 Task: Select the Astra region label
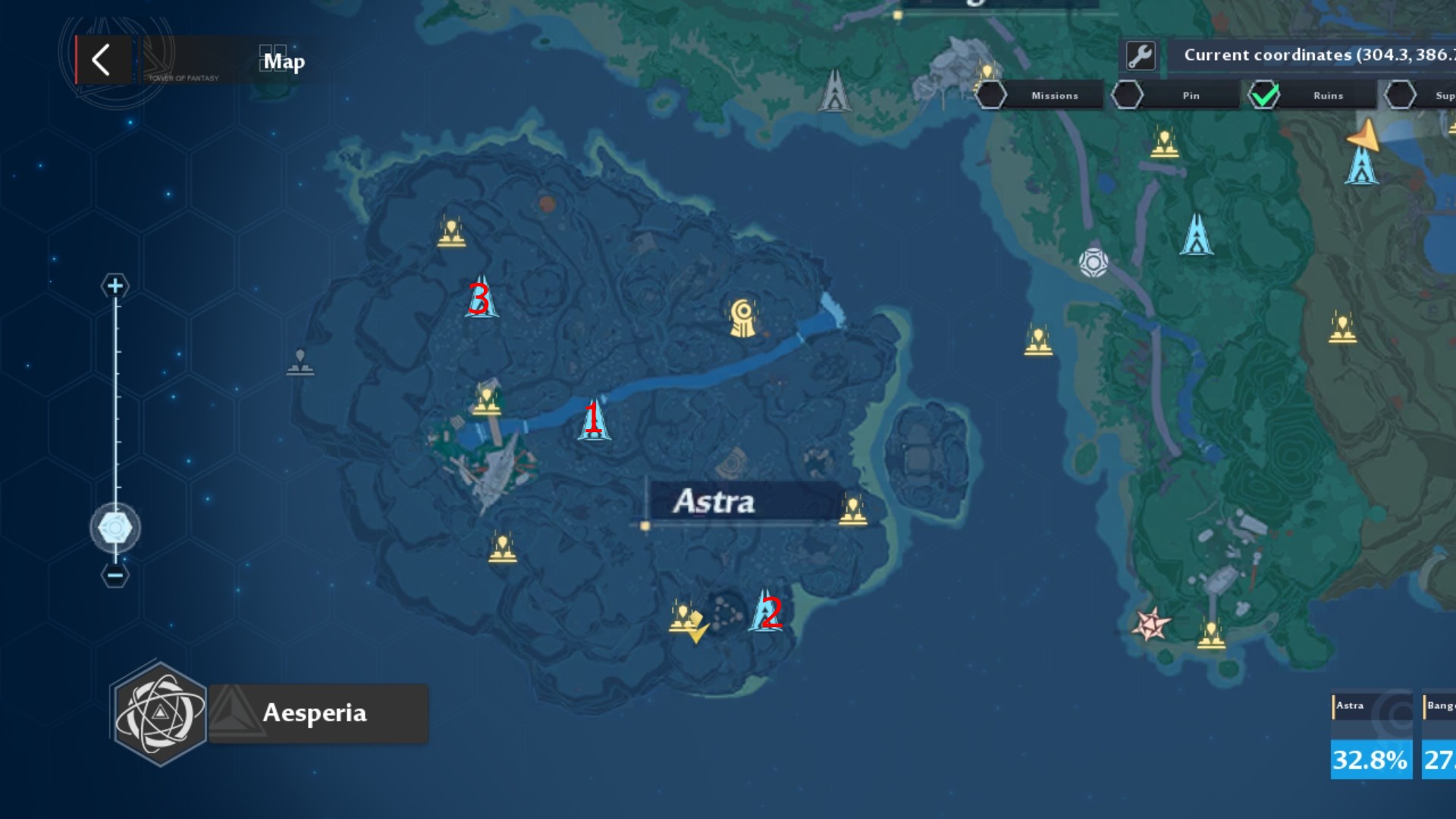[714, 501]
